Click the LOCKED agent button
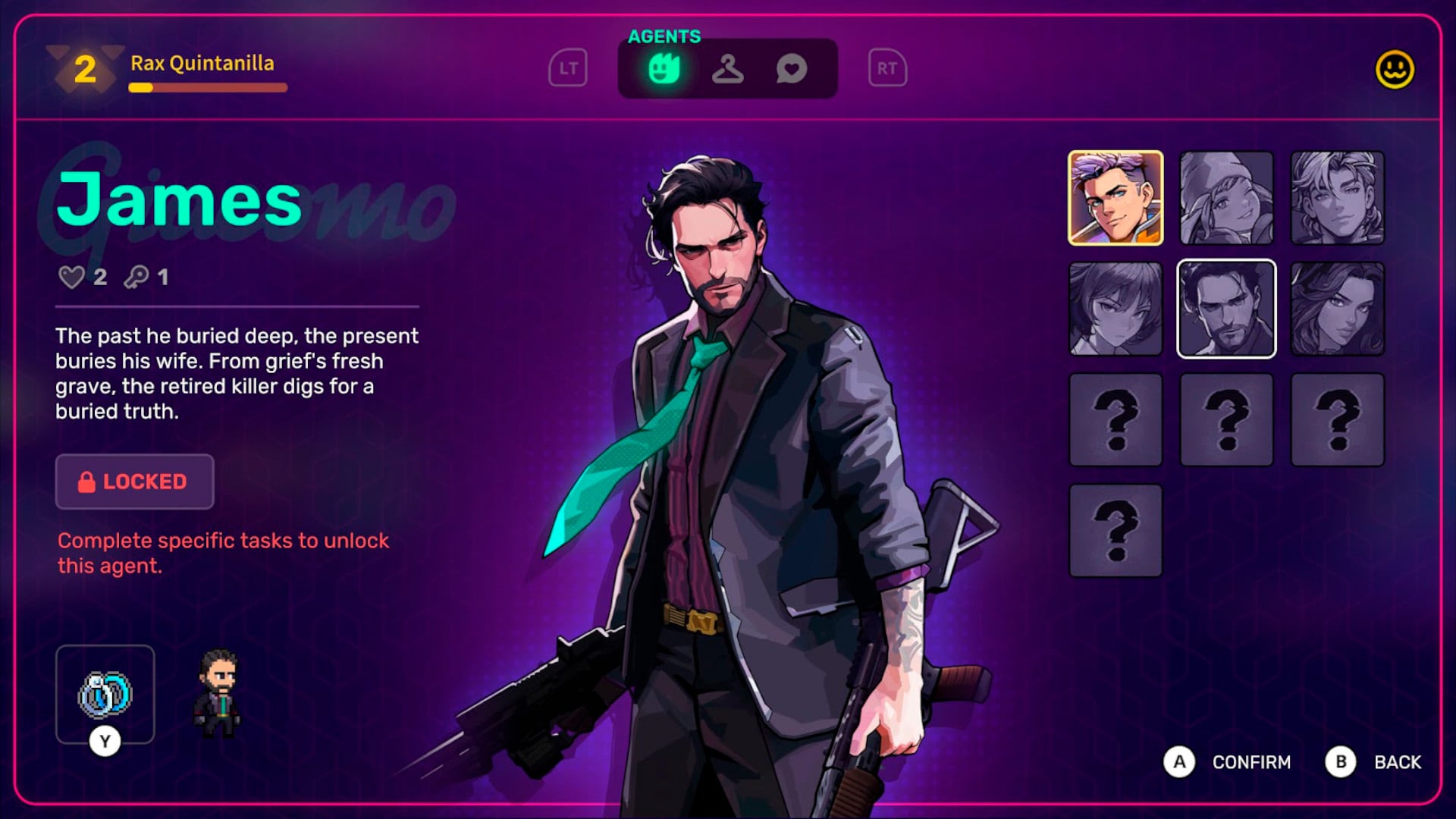This screenshot has width=1456, height=819. tap(134, 482)
